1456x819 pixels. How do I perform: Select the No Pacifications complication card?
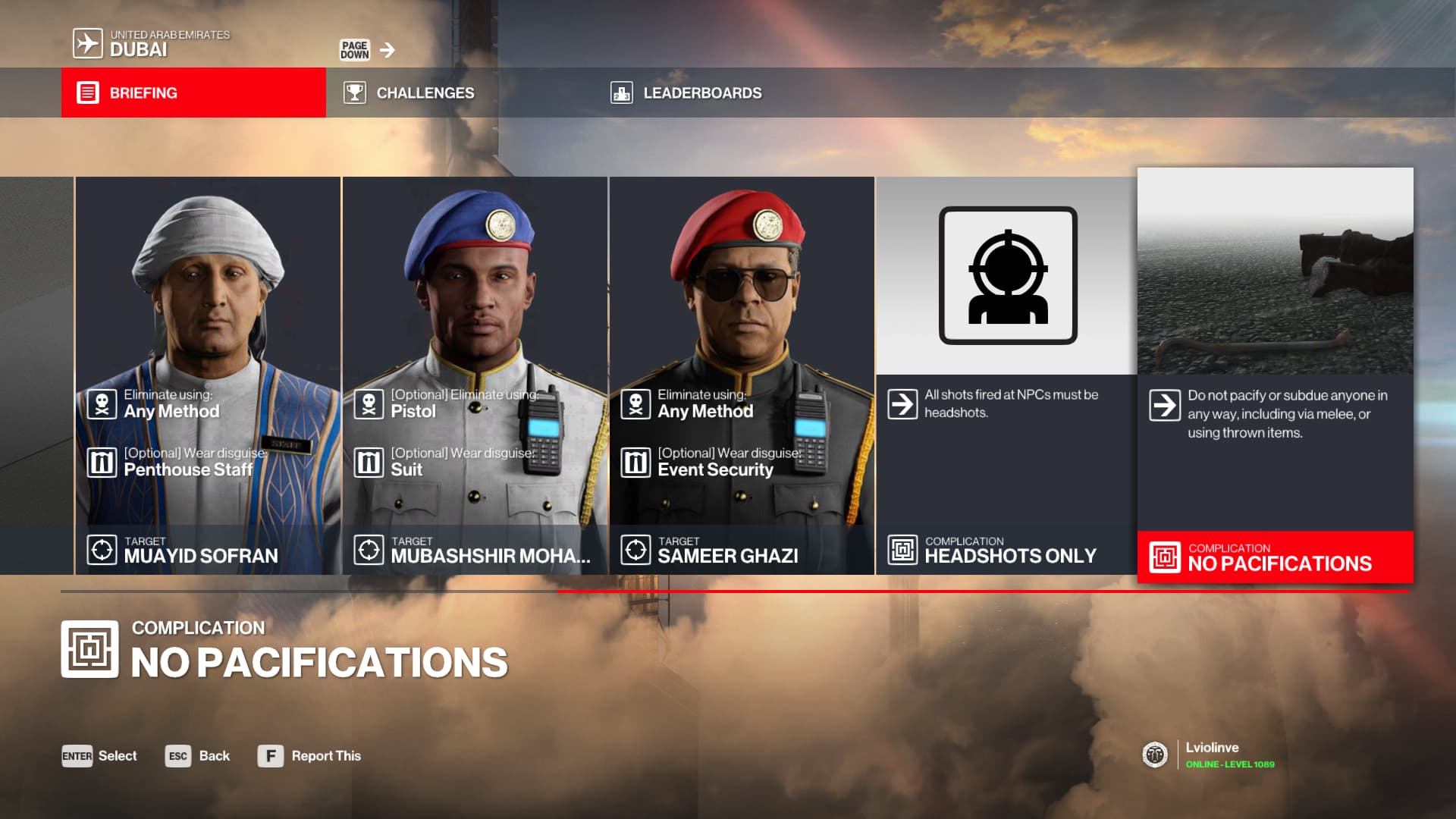[1275, 375]
